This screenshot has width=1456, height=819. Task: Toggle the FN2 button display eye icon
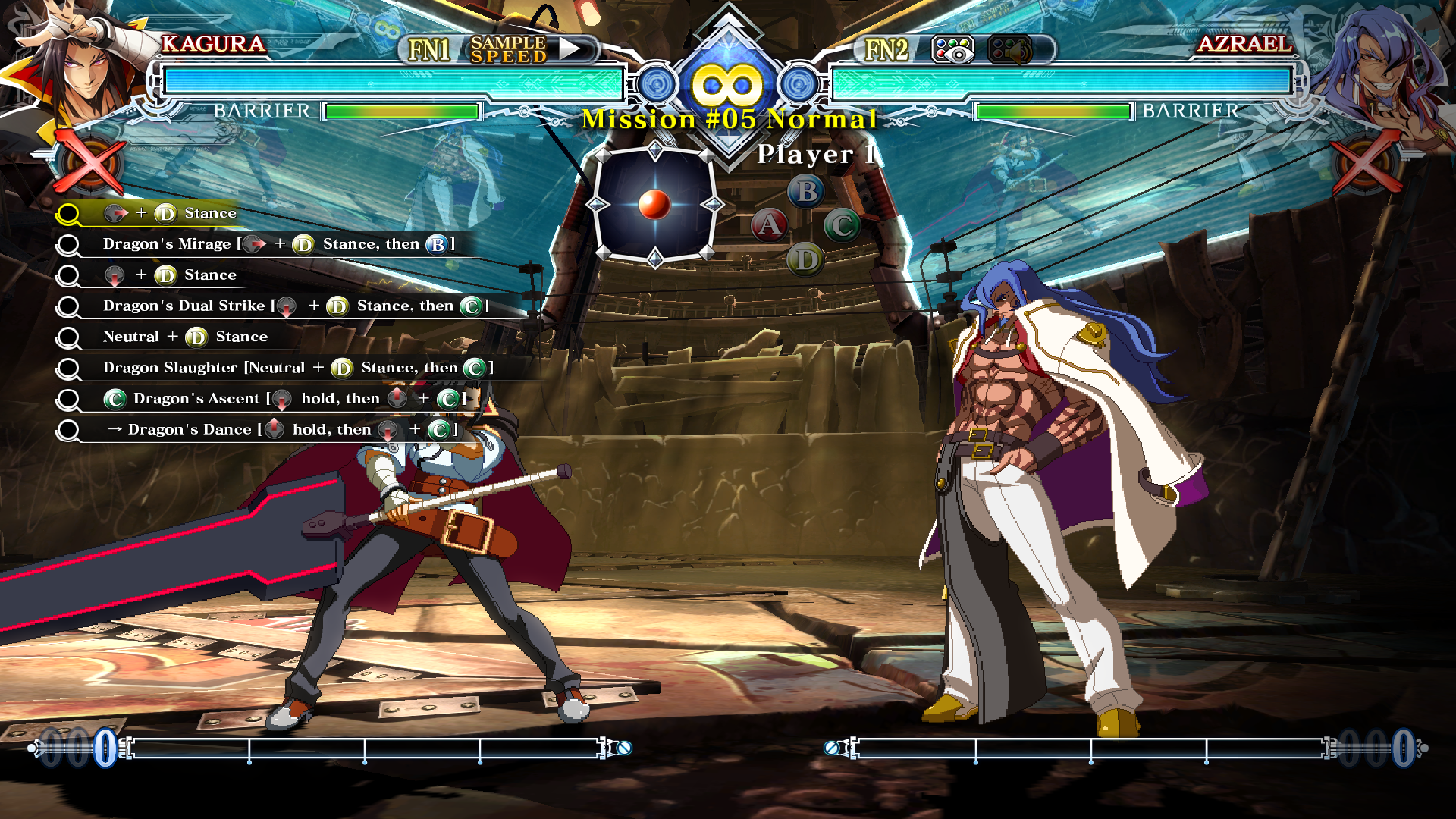952,50
